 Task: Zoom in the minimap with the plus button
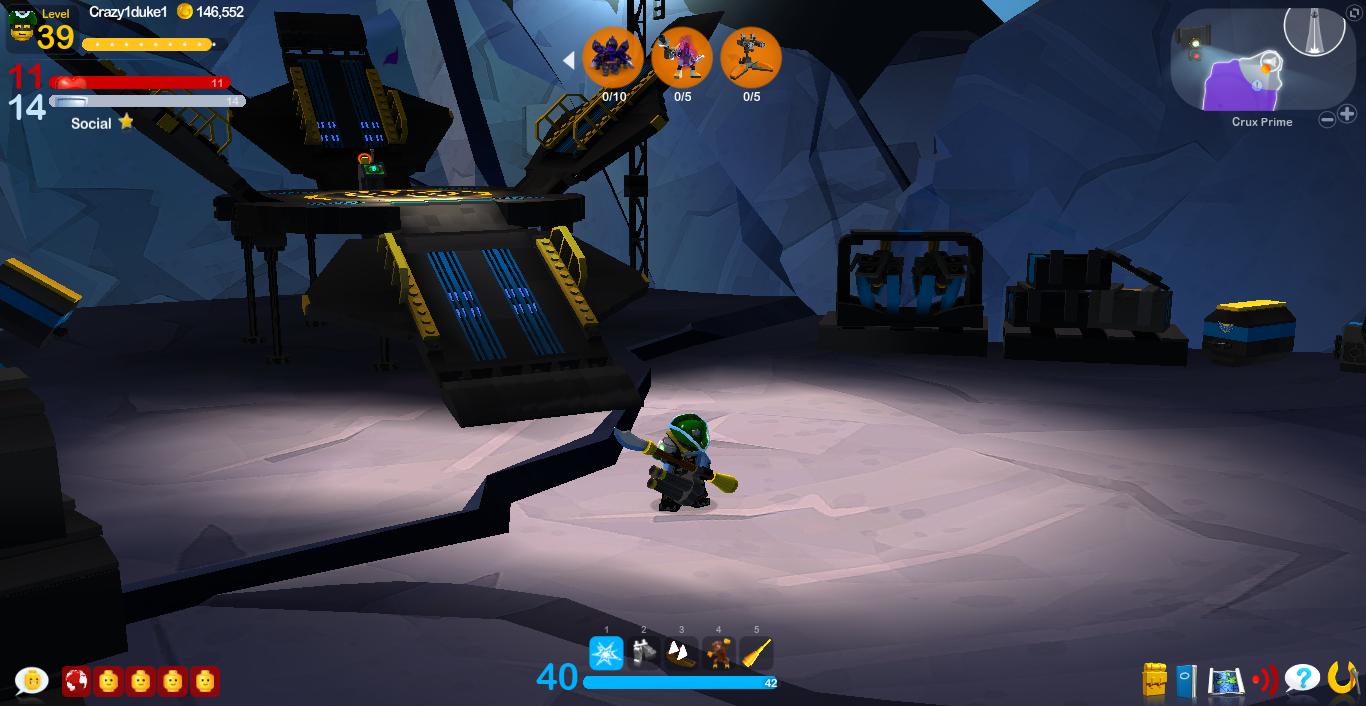(1347, 115)
